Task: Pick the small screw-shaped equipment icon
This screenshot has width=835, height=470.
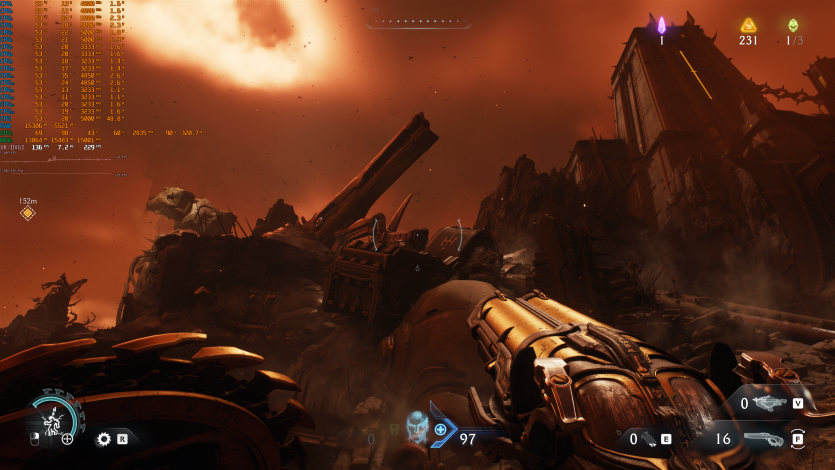Action: tap(651, 438)
